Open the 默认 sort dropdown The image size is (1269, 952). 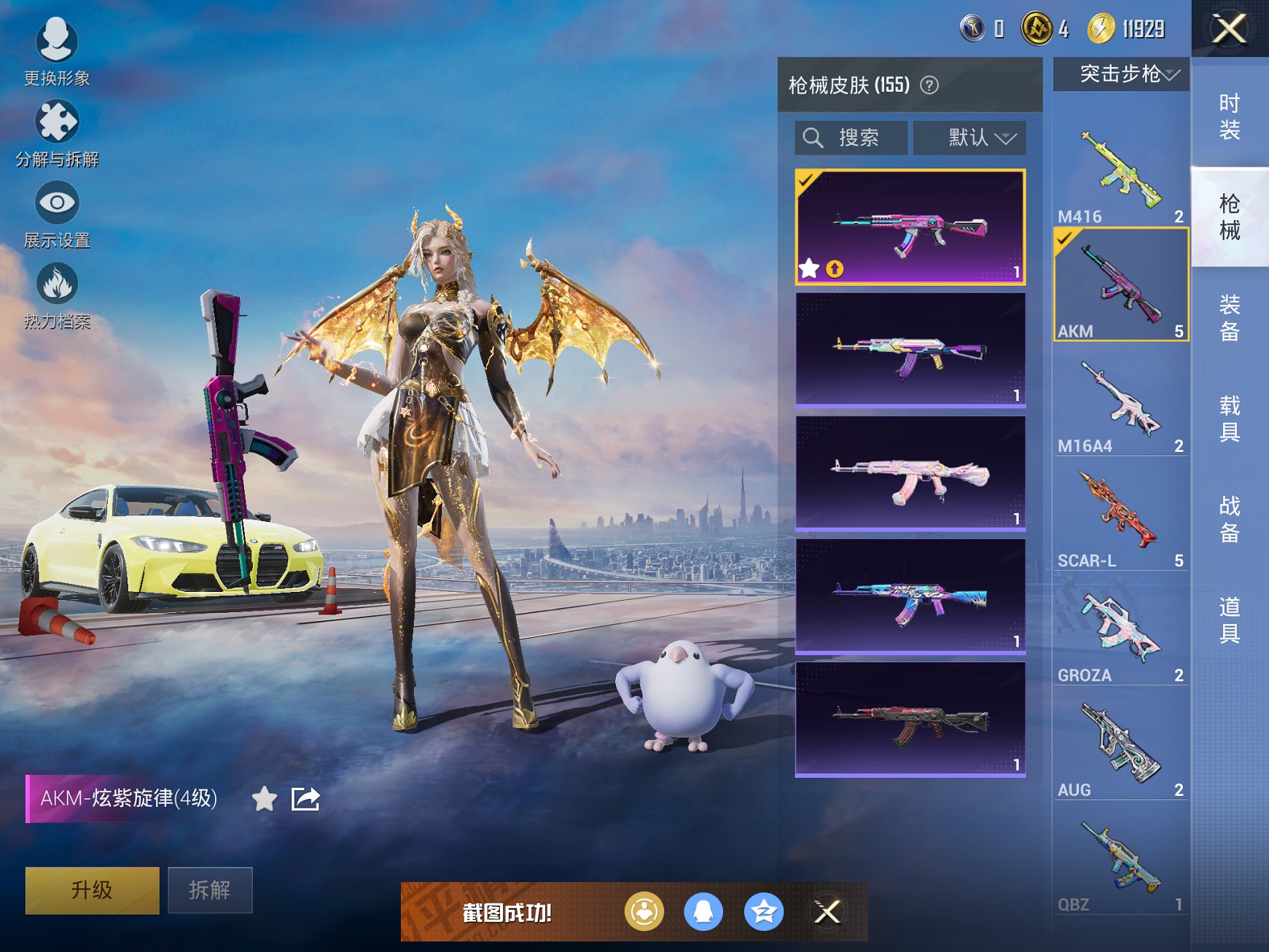click(969, 137)
